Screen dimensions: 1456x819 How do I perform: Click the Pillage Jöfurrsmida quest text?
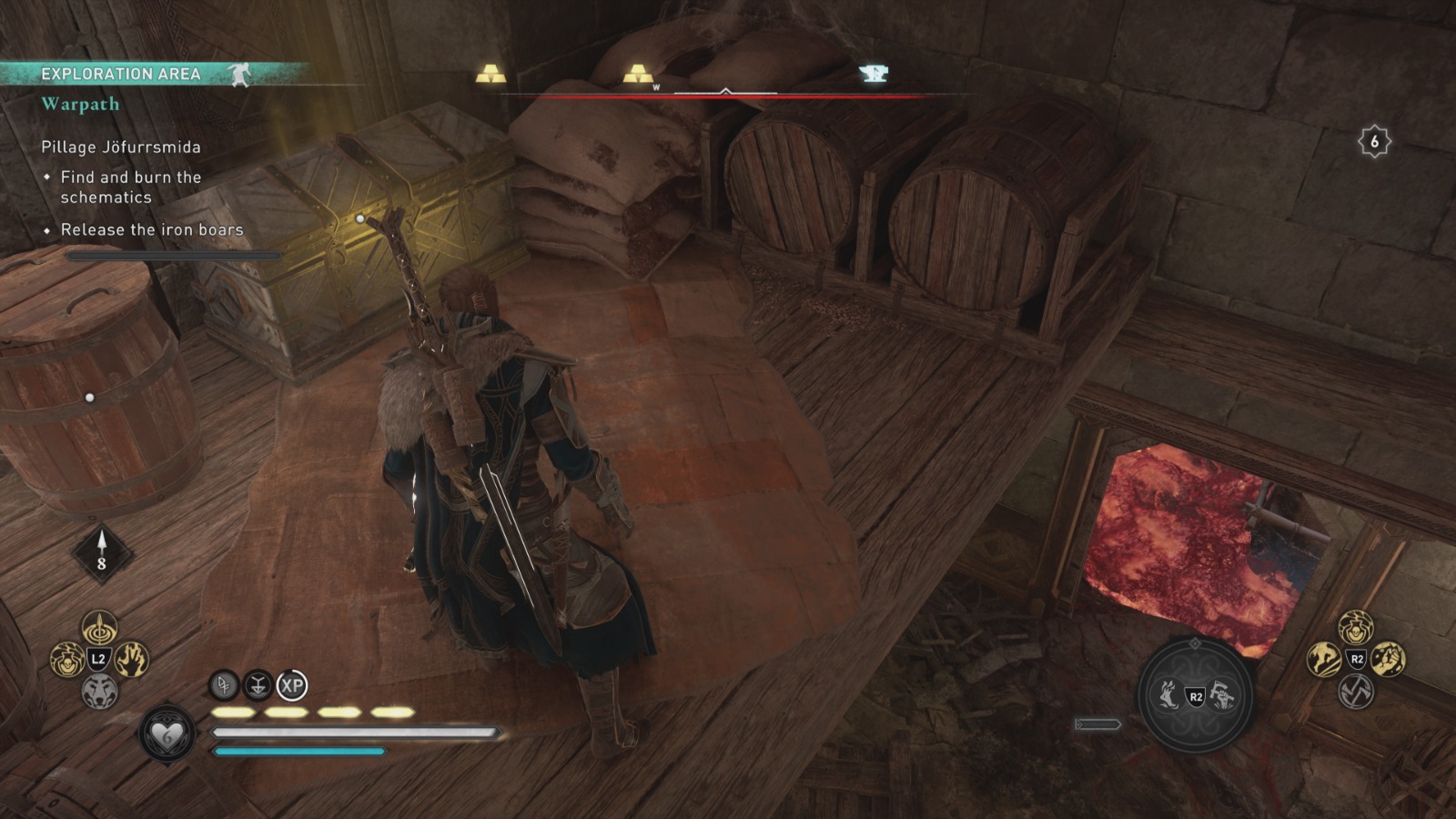[x=122, y=145]
